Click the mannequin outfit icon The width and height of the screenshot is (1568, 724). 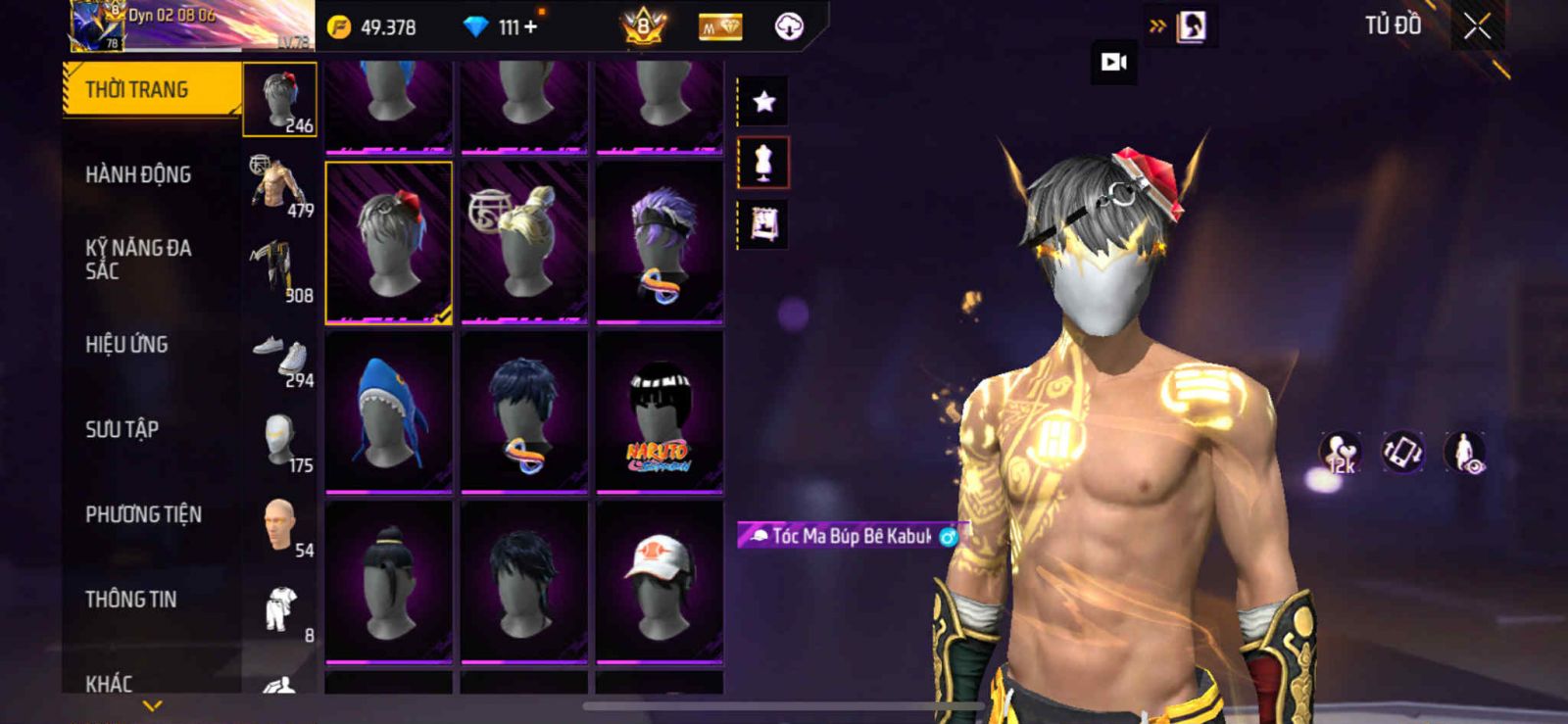763,163
